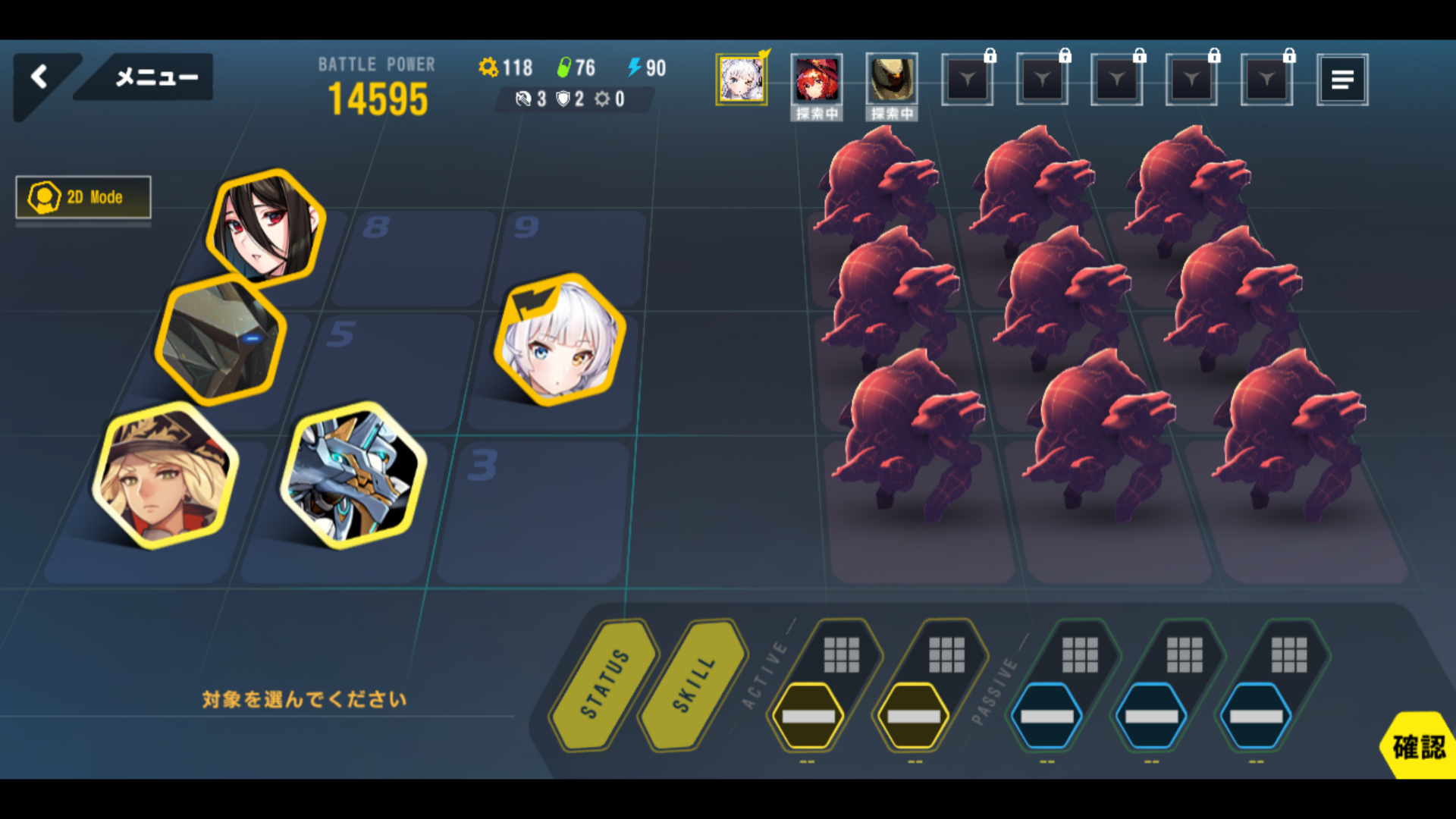The image size is (1456, 819).
Task: Confirm with the 確認 button
Action: [1418, 747]
